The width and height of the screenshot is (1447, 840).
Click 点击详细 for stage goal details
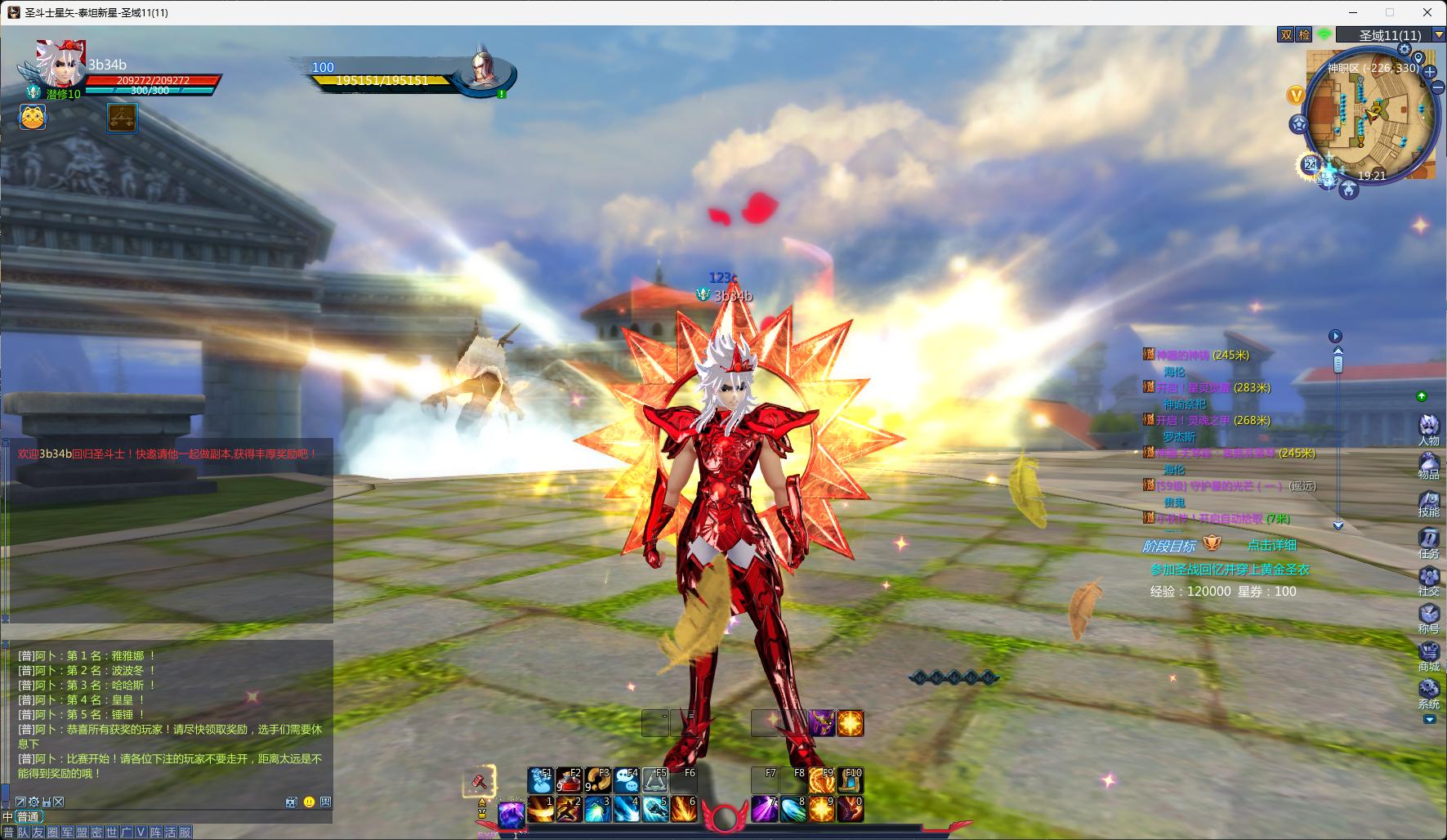coord(1271,545)
